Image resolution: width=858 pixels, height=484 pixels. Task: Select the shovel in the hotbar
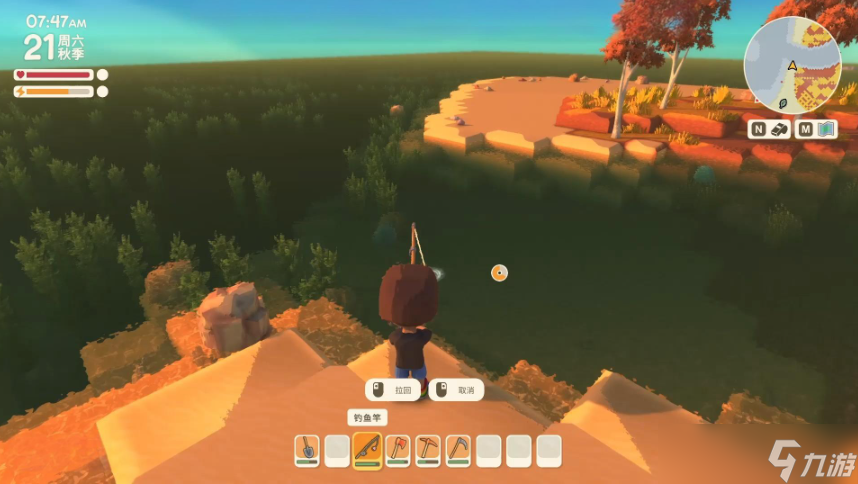tap(307, 450)
